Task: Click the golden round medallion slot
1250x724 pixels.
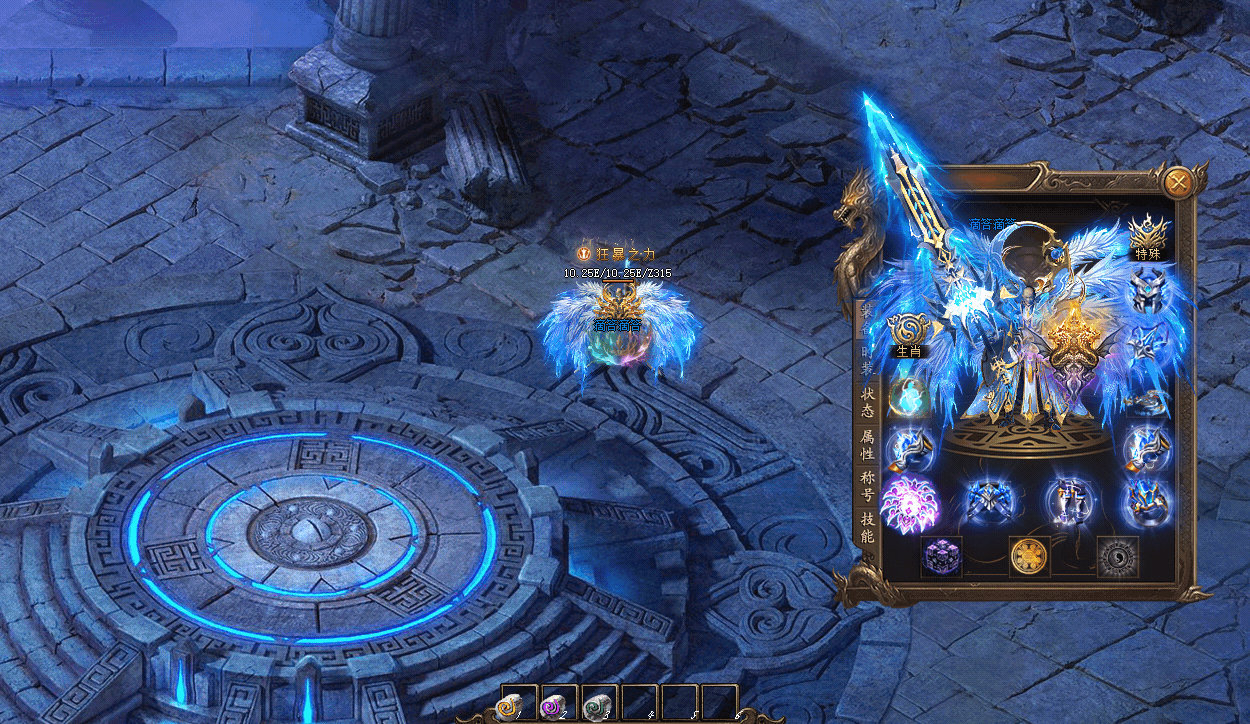Action: pos(1029,556)
